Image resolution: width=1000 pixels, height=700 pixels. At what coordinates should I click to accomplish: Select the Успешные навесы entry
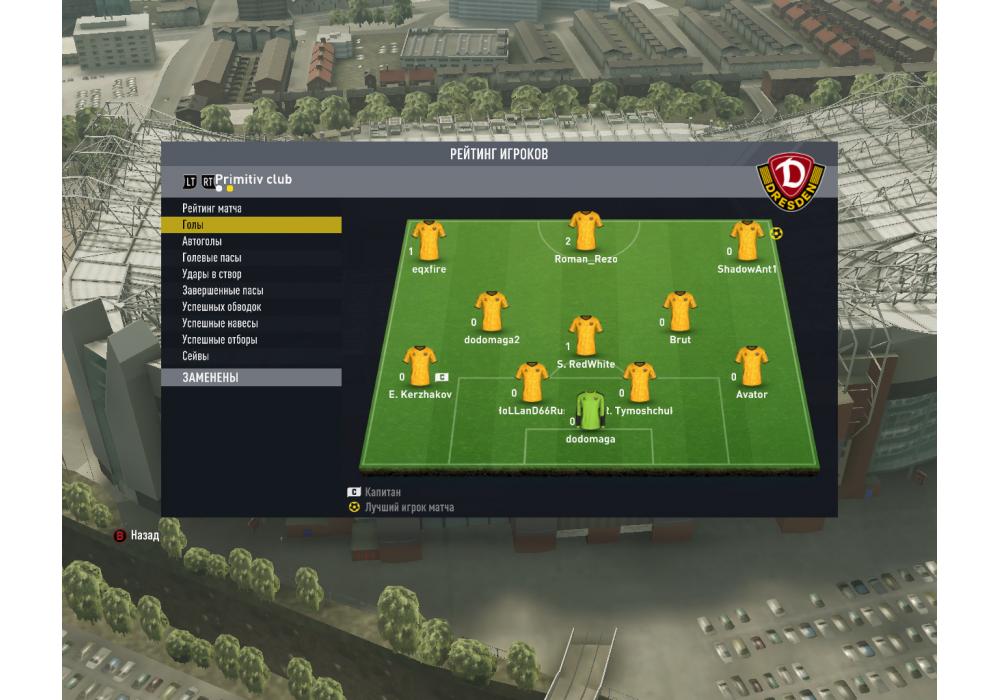(x=220, y=324)
